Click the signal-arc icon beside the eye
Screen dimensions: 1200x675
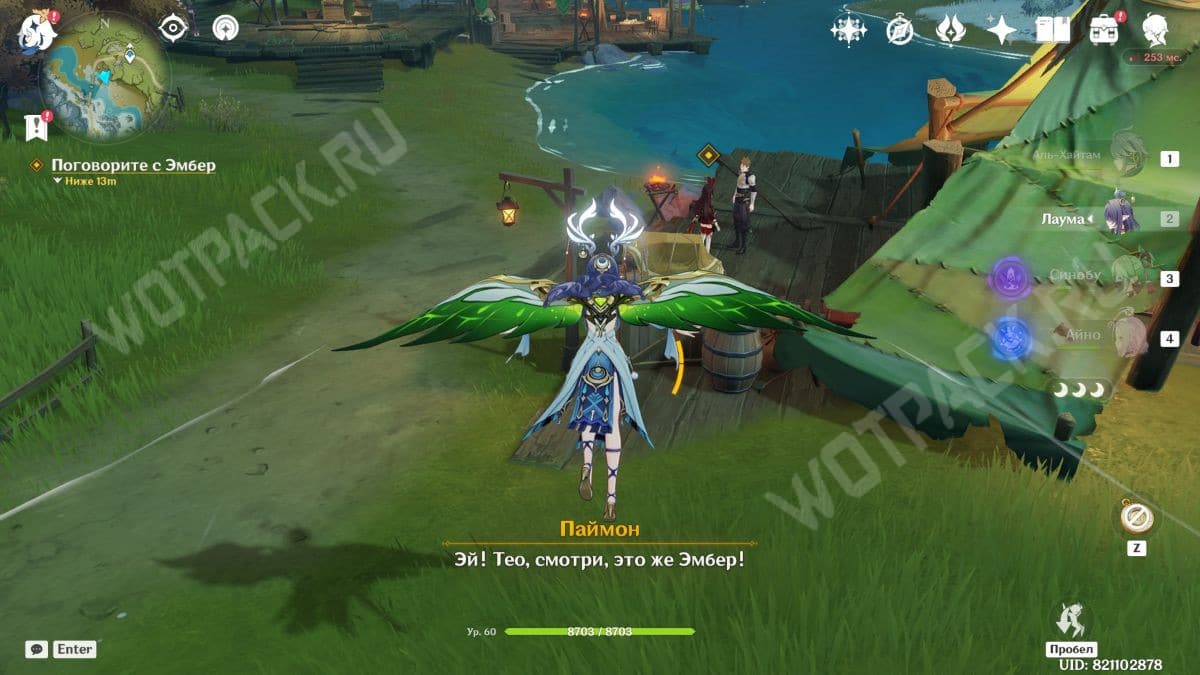click(x=226, y=28)
